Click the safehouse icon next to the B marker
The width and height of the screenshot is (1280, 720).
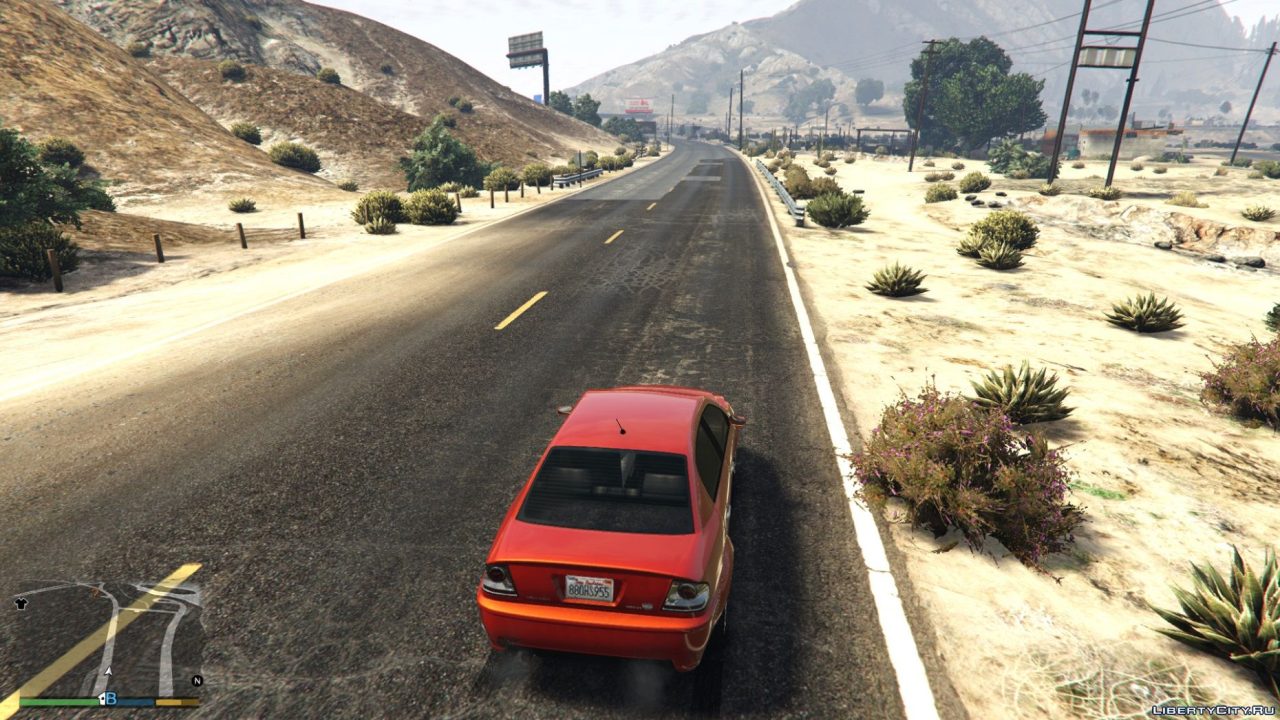click(102, 699)
